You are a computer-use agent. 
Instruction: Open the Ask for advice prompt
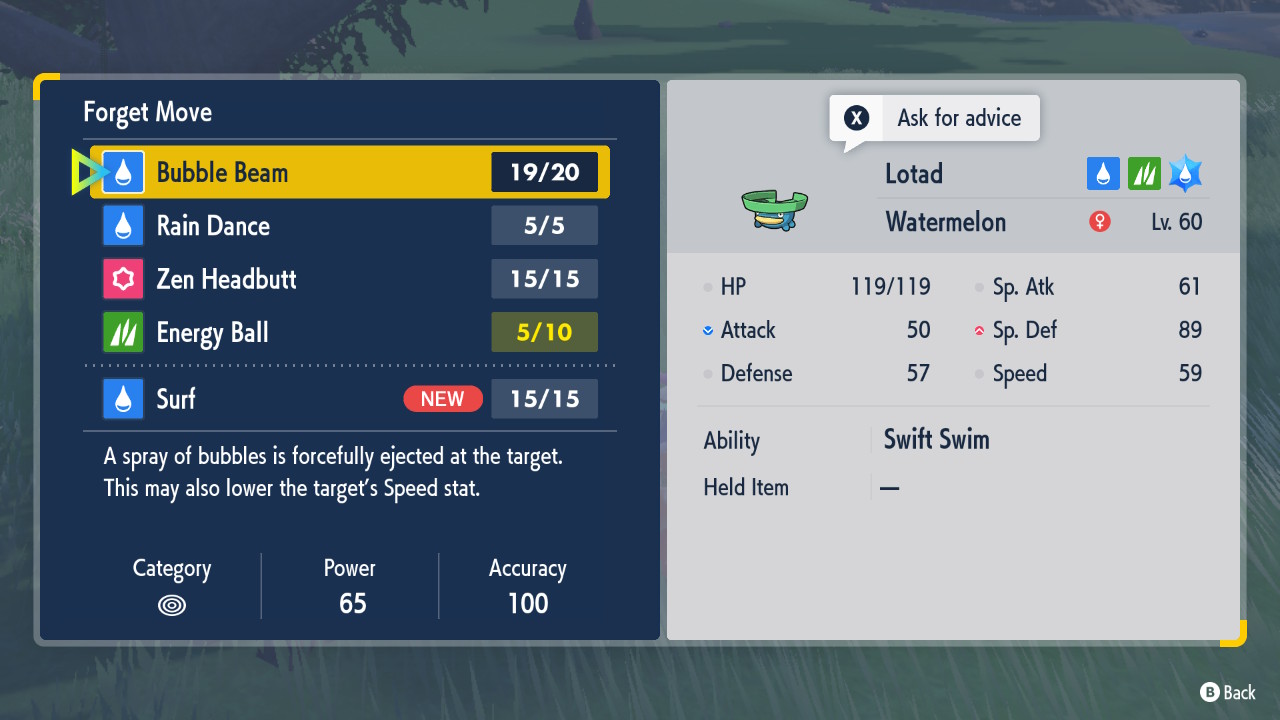click(935, 118)
